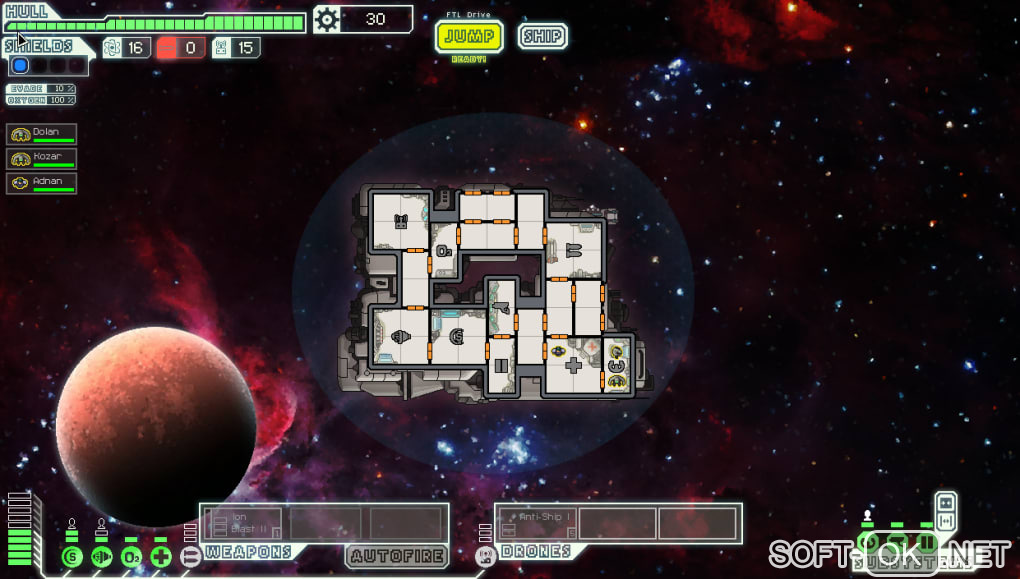Click the engines system power icon

101,557
